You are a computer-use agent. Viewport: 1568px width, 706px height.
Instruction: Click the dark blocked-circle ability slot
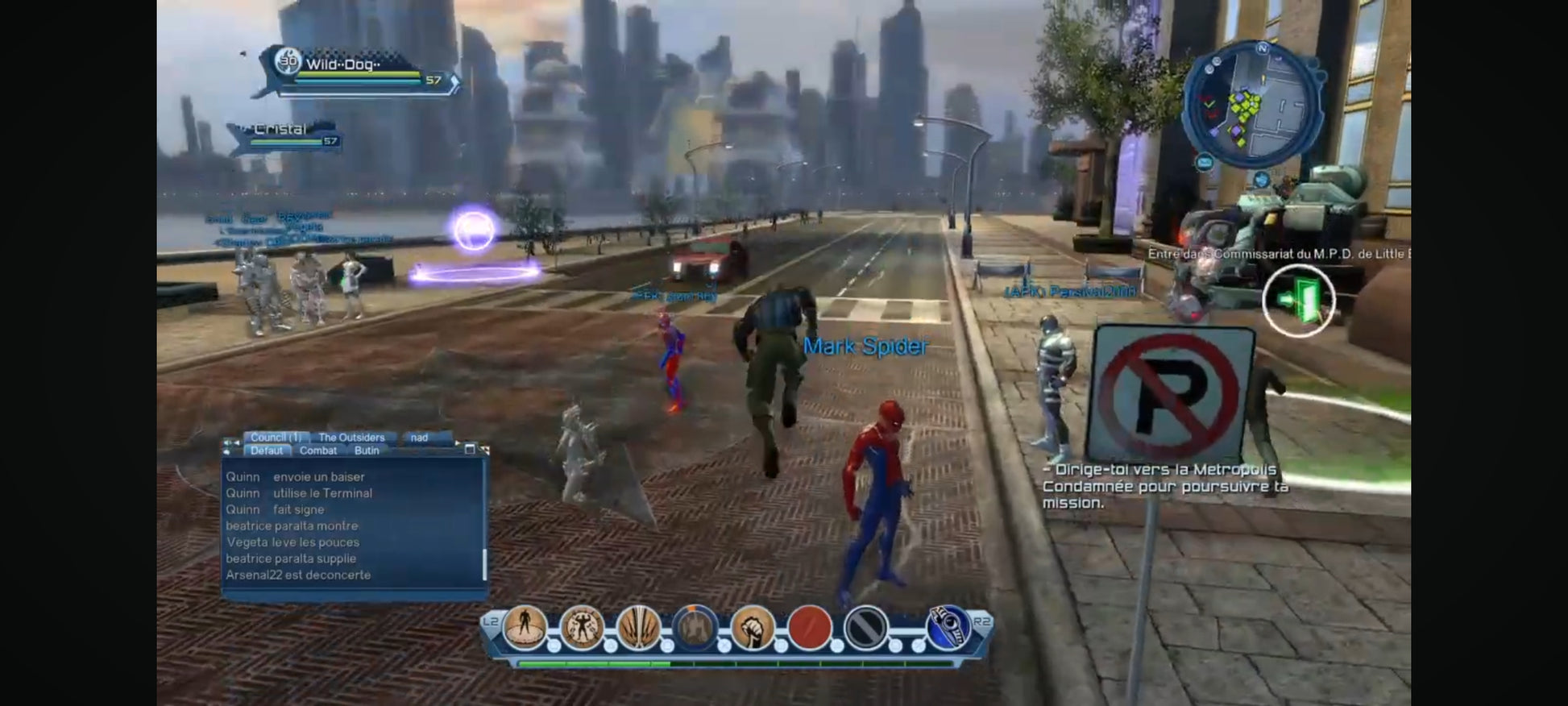[x=866, y=627]
